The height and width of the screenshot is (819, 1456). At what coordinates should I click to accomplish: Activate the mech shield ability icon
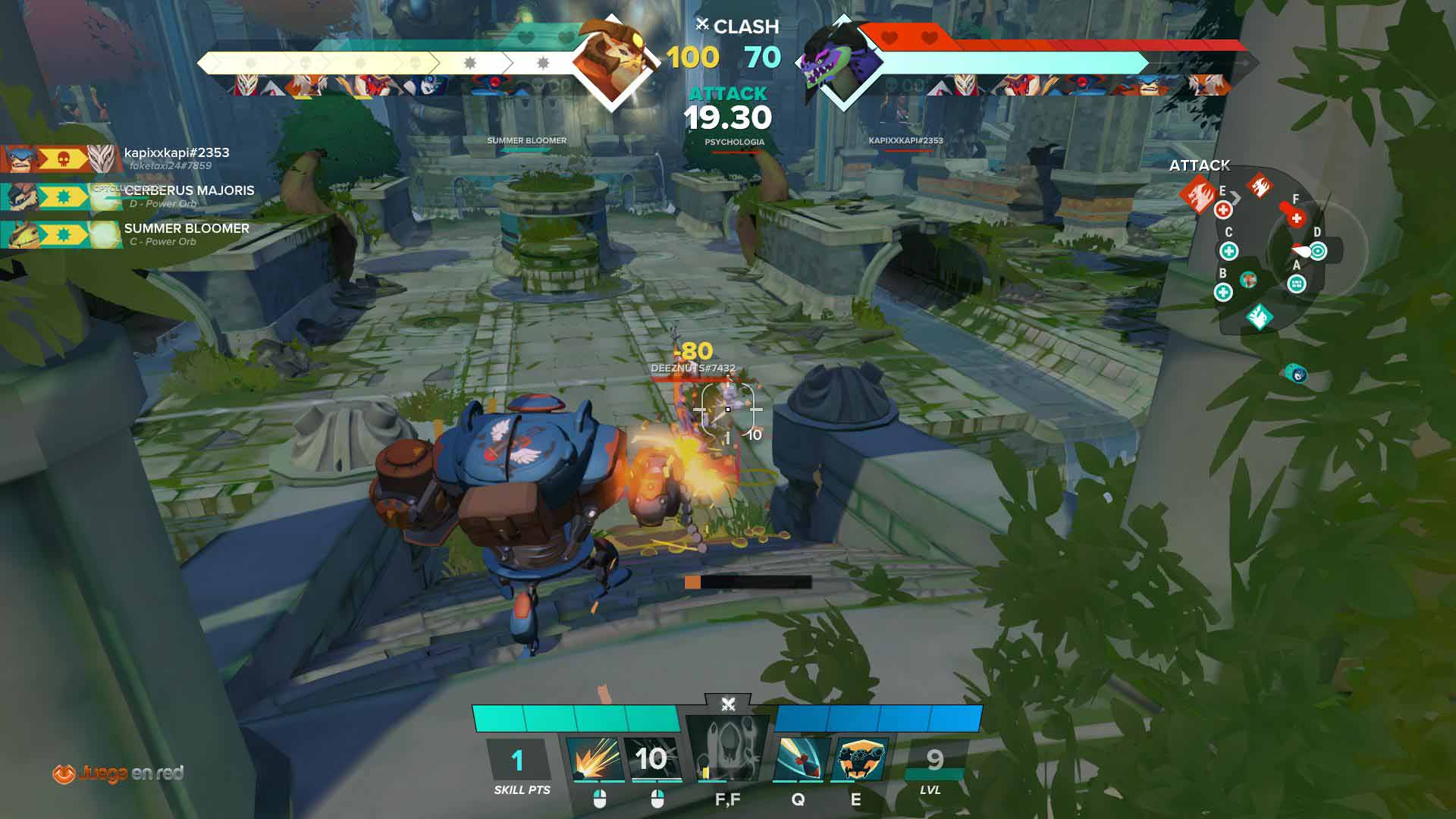click(x=859, y=758)
